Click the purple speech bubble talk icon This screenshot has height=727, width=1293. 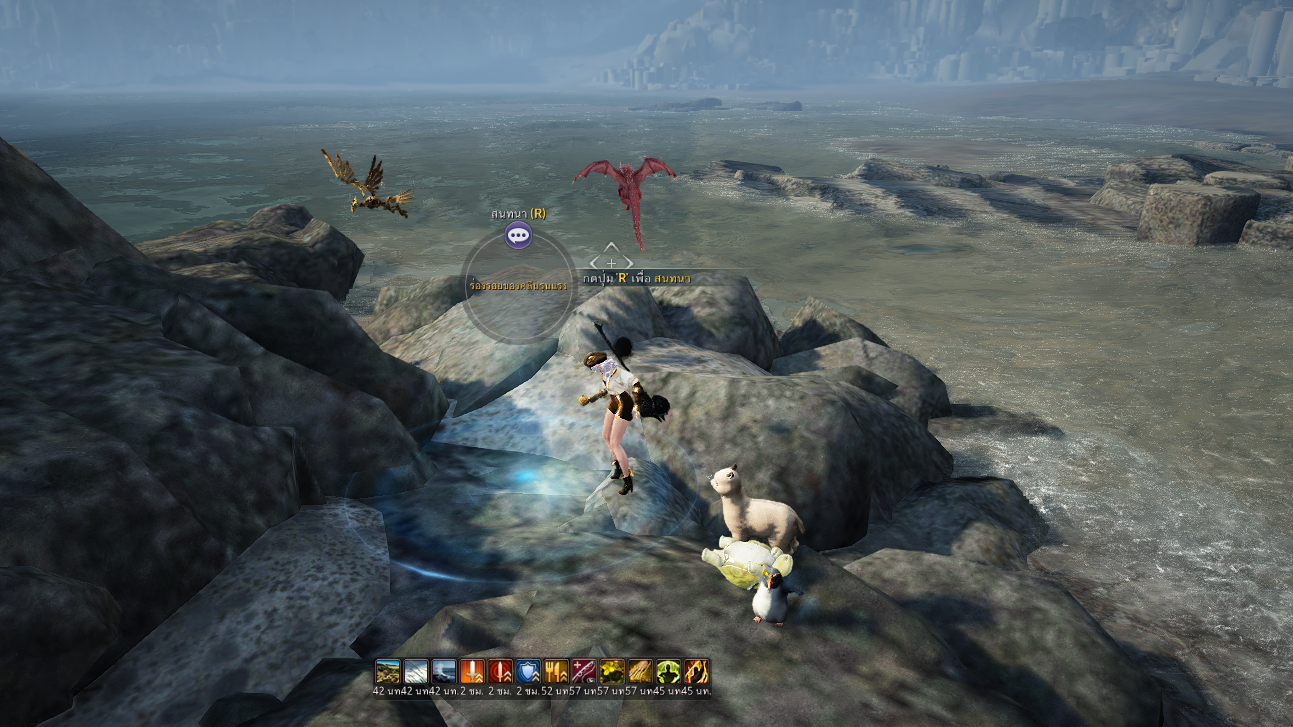(518, 236)
